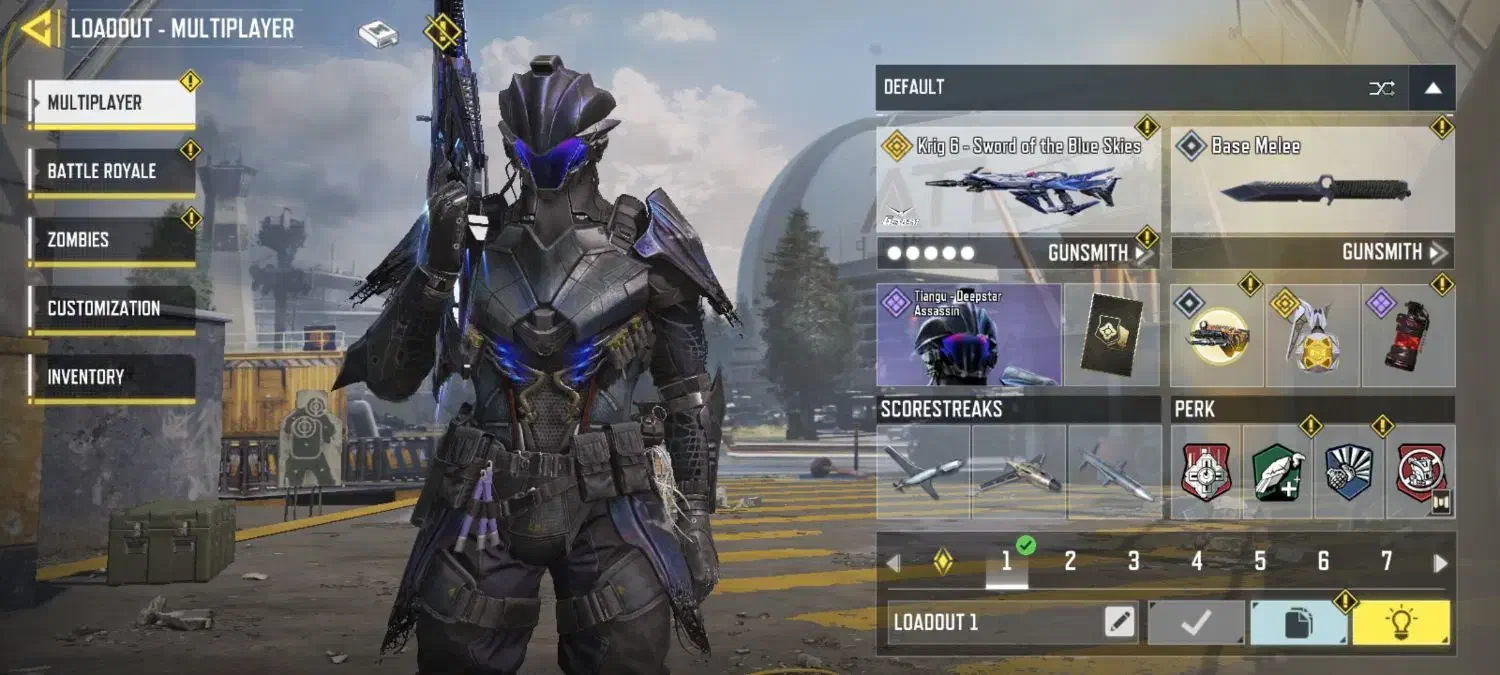Image resolution: width=1500 pixels, height=675 pixels.
Task: Click the yellow lightbulb recommendation button
Action: coord(1400,623)
